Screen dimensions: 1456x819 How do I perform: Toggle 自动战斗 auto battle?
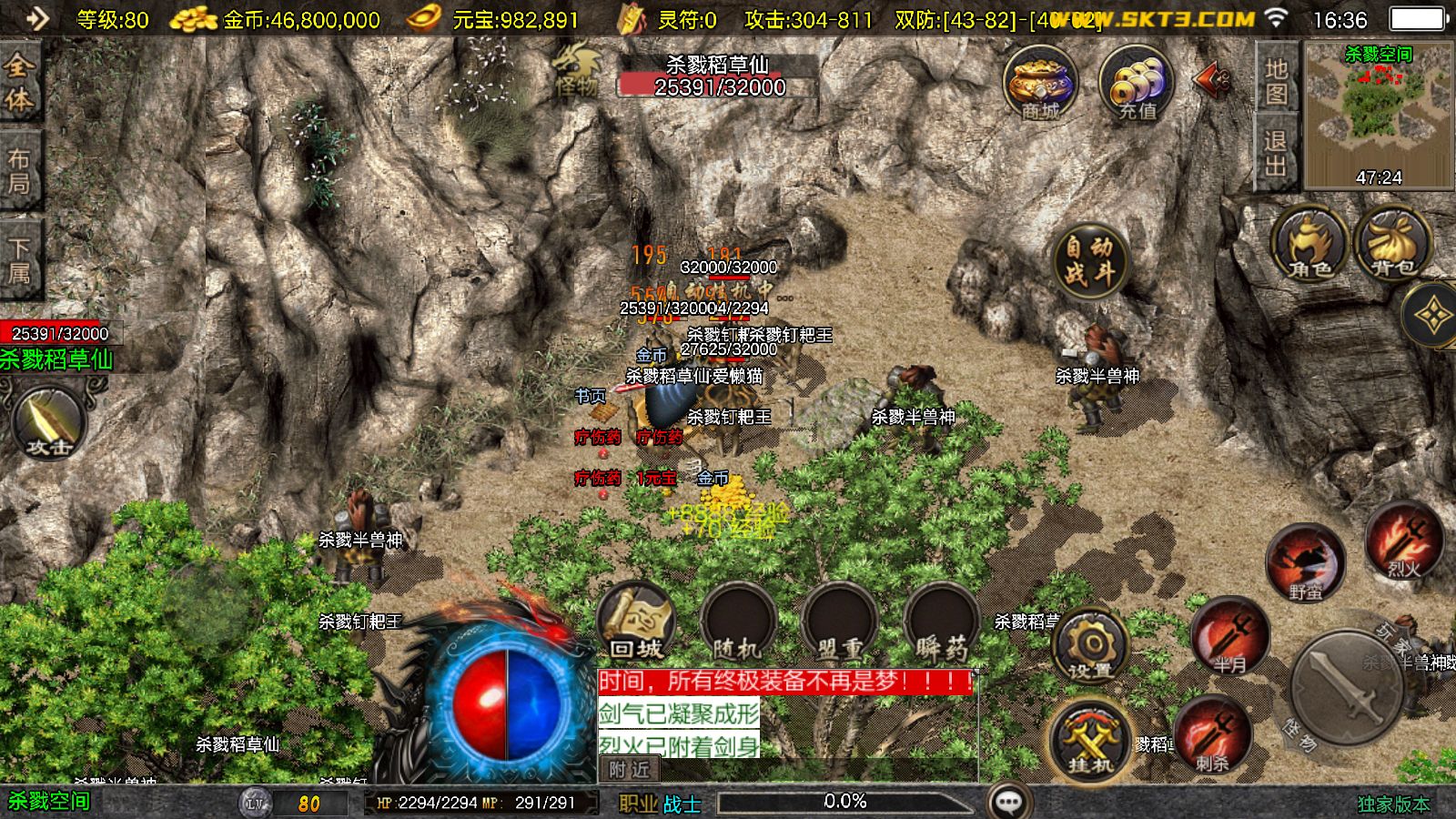point(1089,259)
